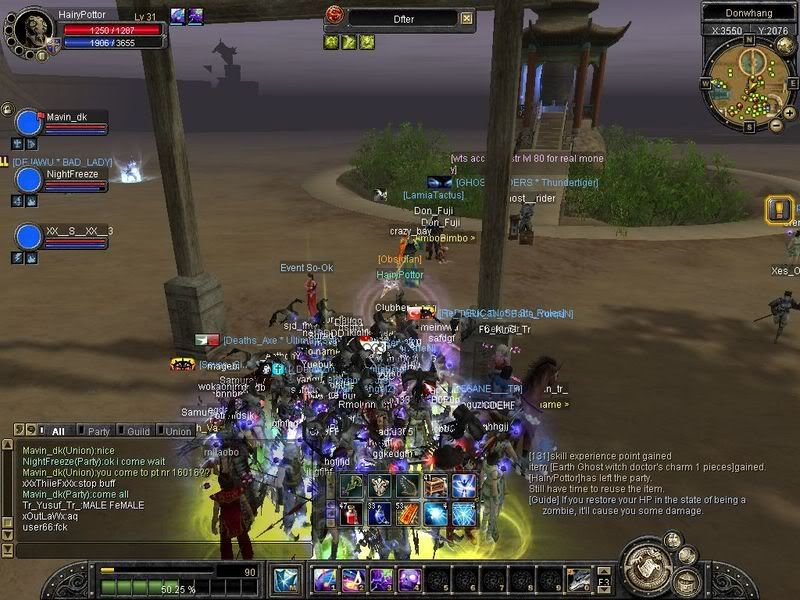Viewport: 800px width, 600px height.
Task: Show the All chat tab
Action: tap(57, 431)
